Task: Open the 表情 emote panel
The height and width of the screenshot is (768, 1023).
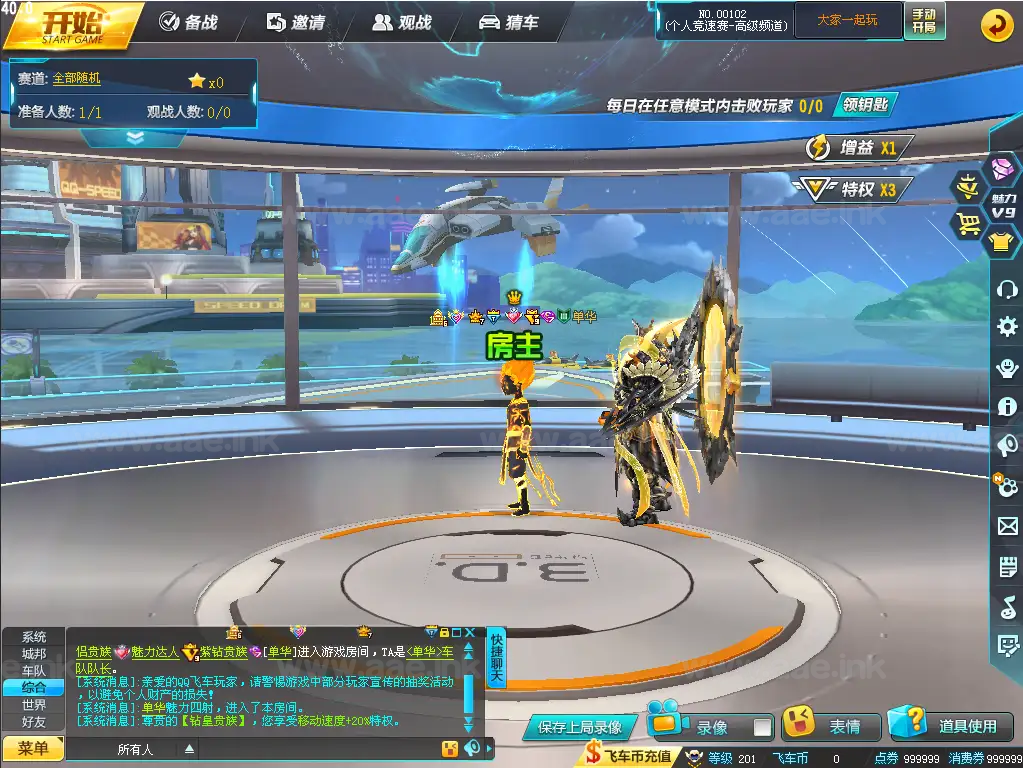Action: (830, 727)
